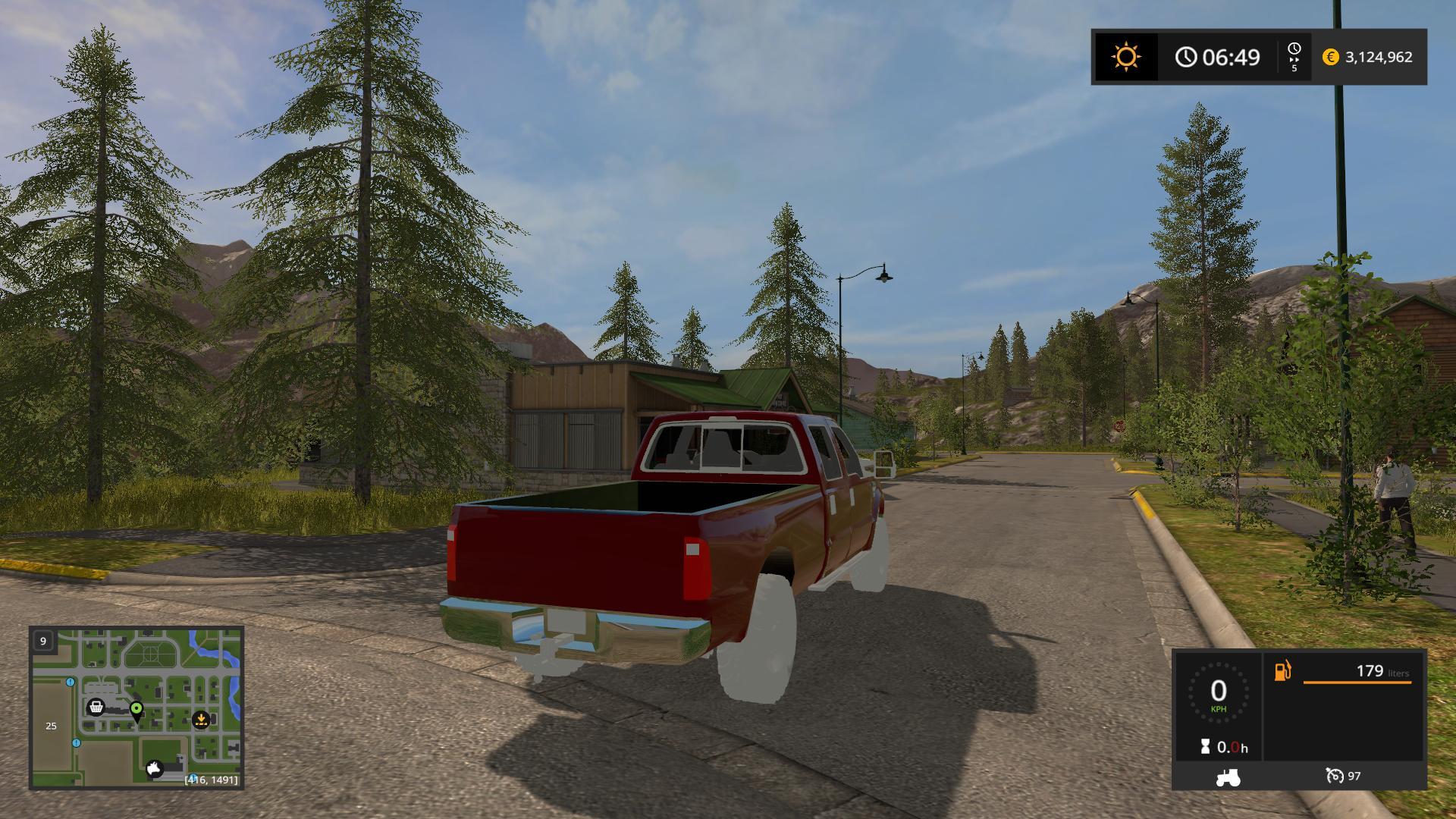Click the time acceleration icon
Viewport: 1456px width, 819px height.
[1294, 57]
